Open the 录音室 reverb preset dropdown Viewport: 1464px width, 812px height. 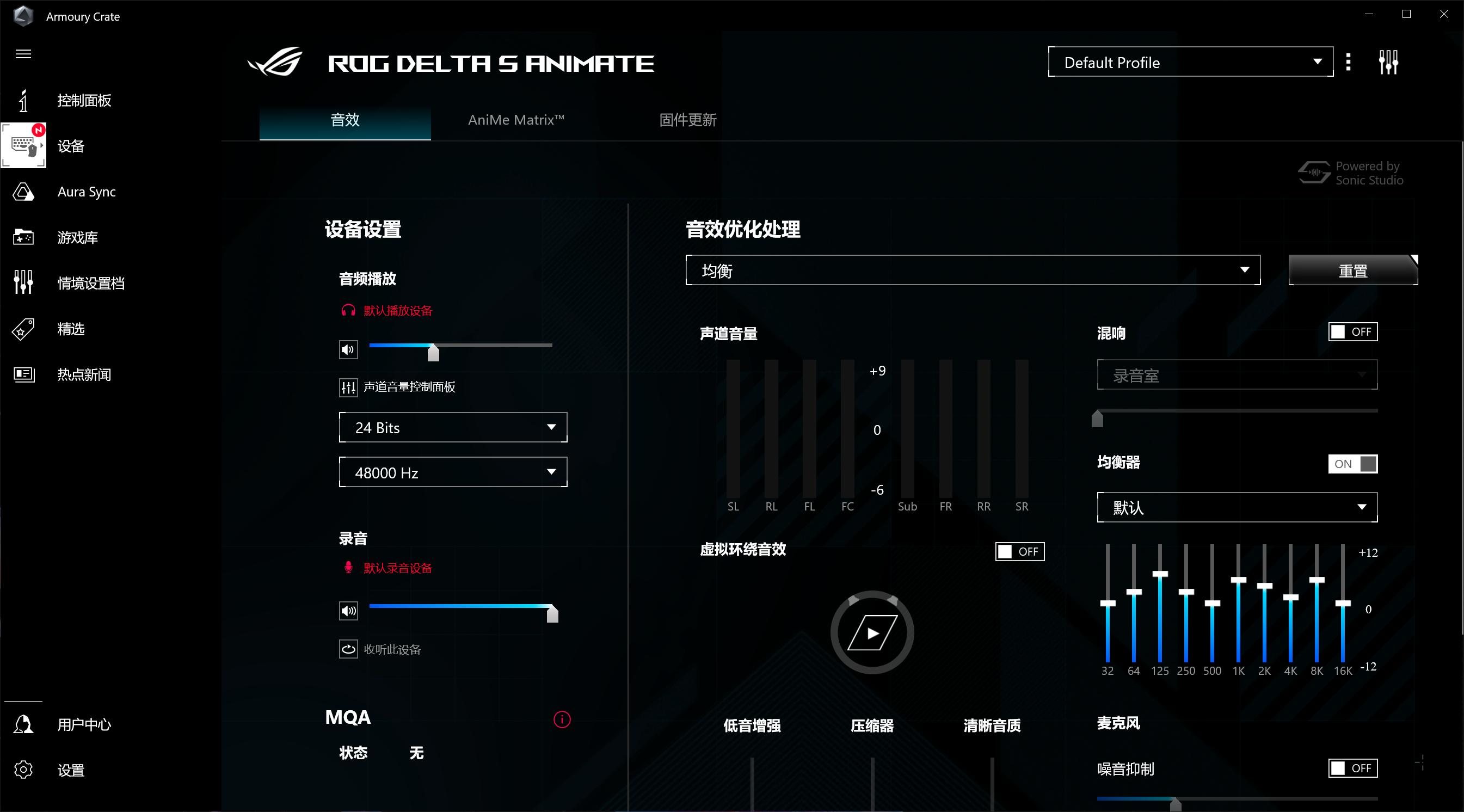click(x=1236, y=374)
